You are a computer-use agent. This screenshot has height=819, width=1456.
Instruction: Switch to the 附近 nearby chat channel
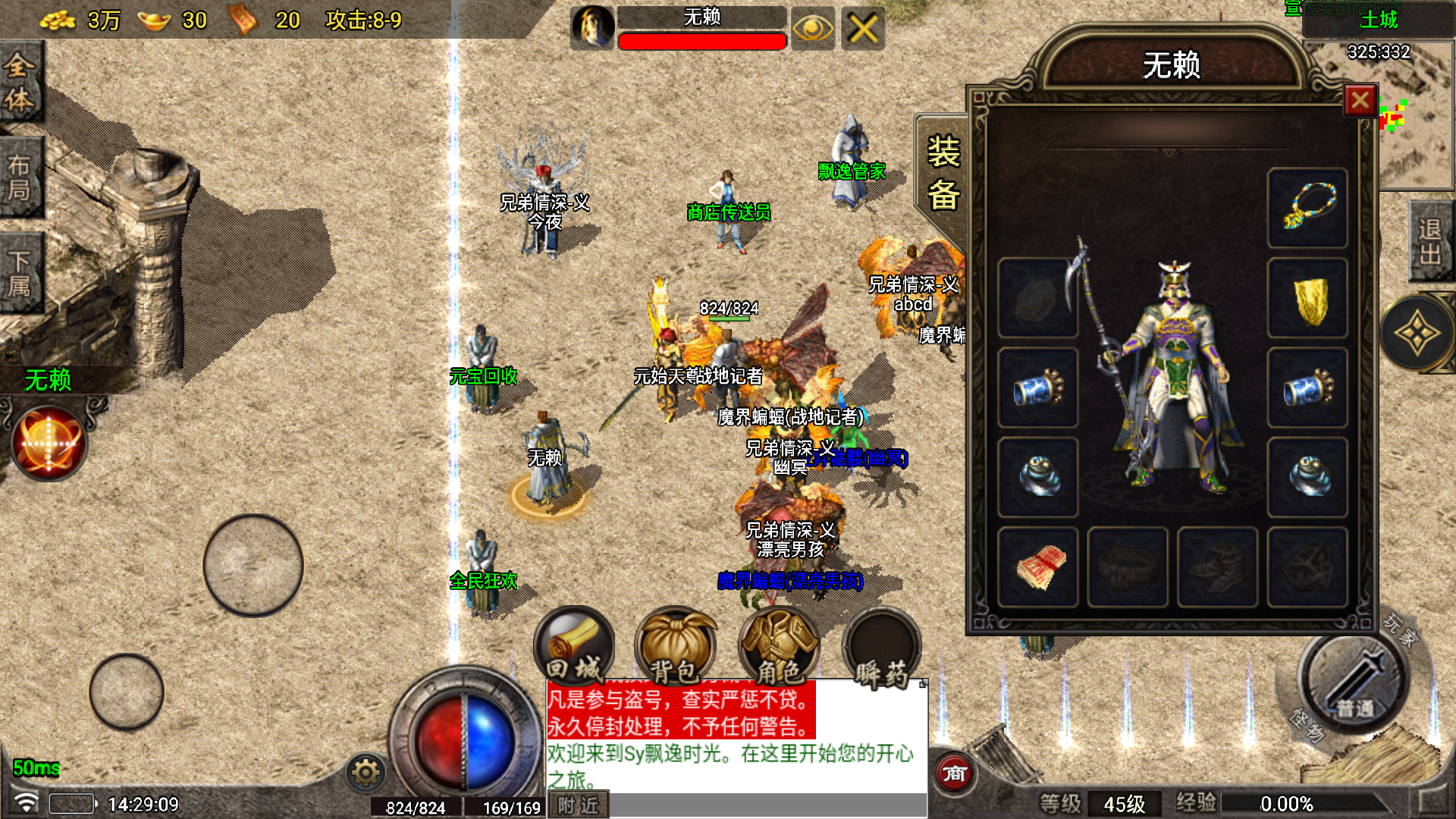(578, 805)
